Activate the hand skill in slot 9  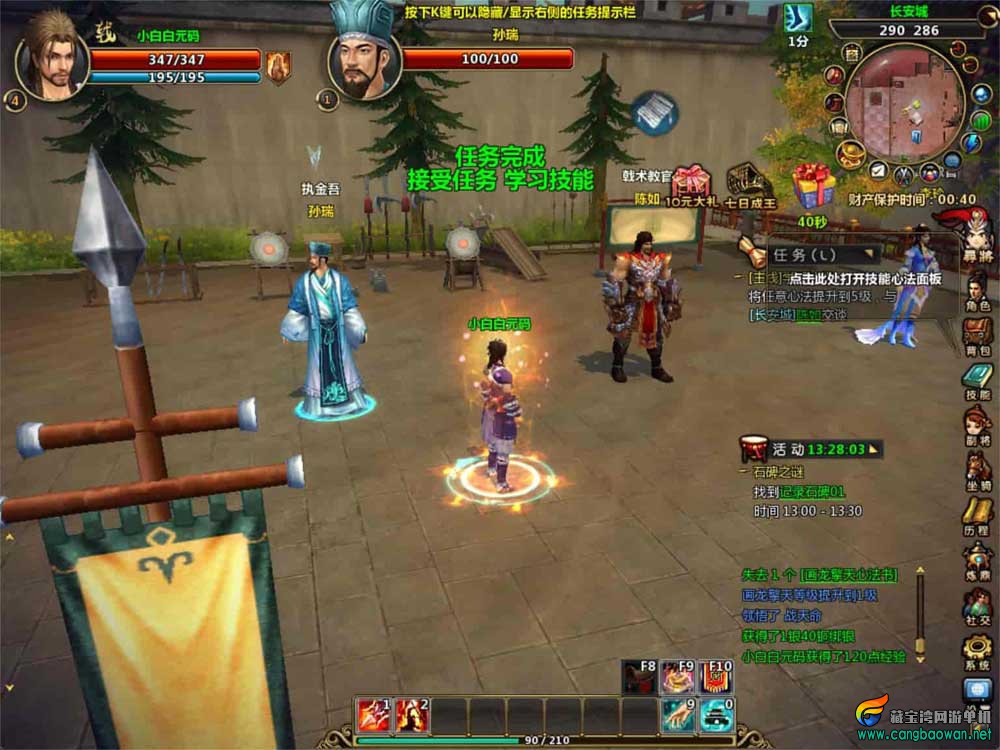pyautogui.click(x=677, y=714)
